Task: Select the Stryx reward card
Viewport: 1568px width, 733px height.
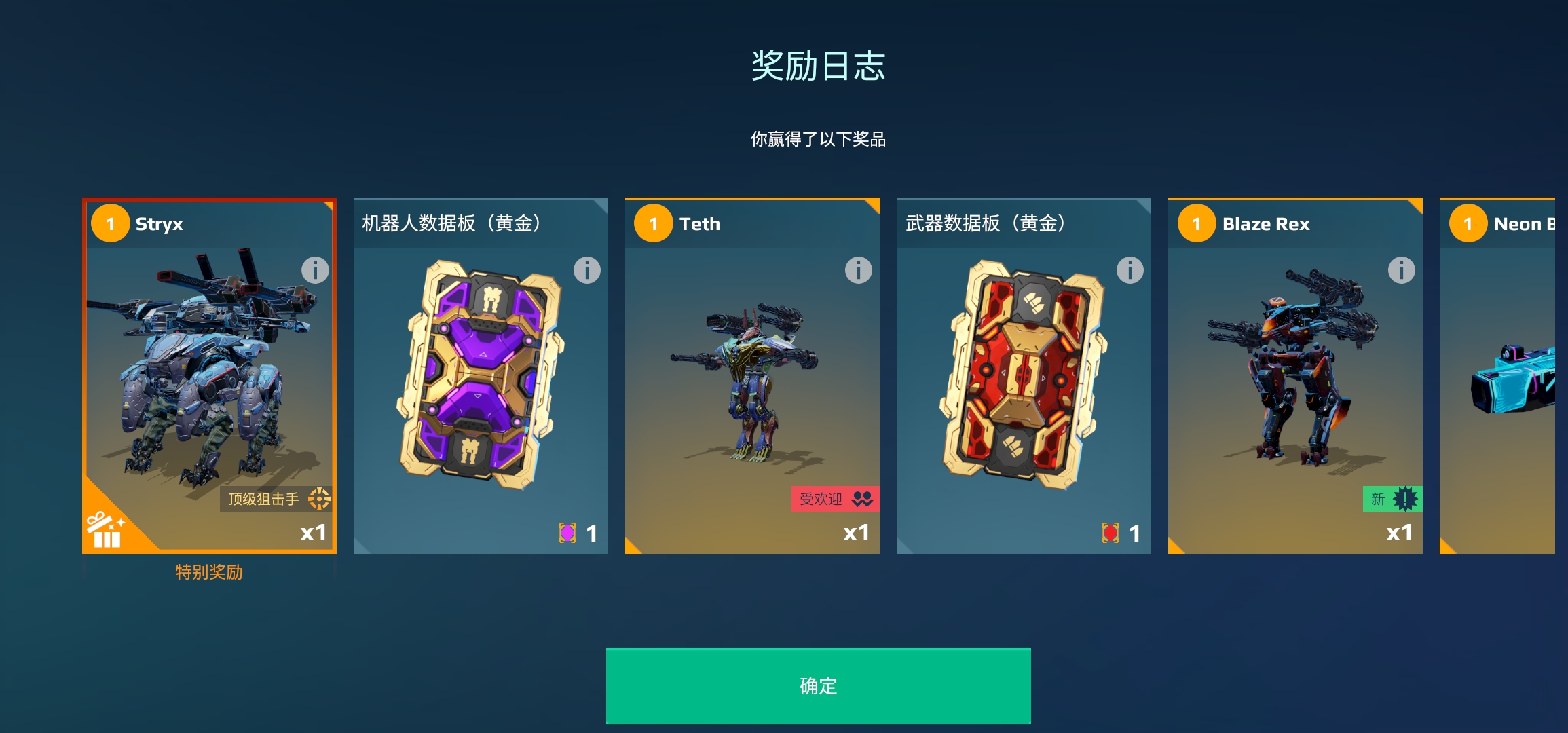Action: click(x=208, y=373)
